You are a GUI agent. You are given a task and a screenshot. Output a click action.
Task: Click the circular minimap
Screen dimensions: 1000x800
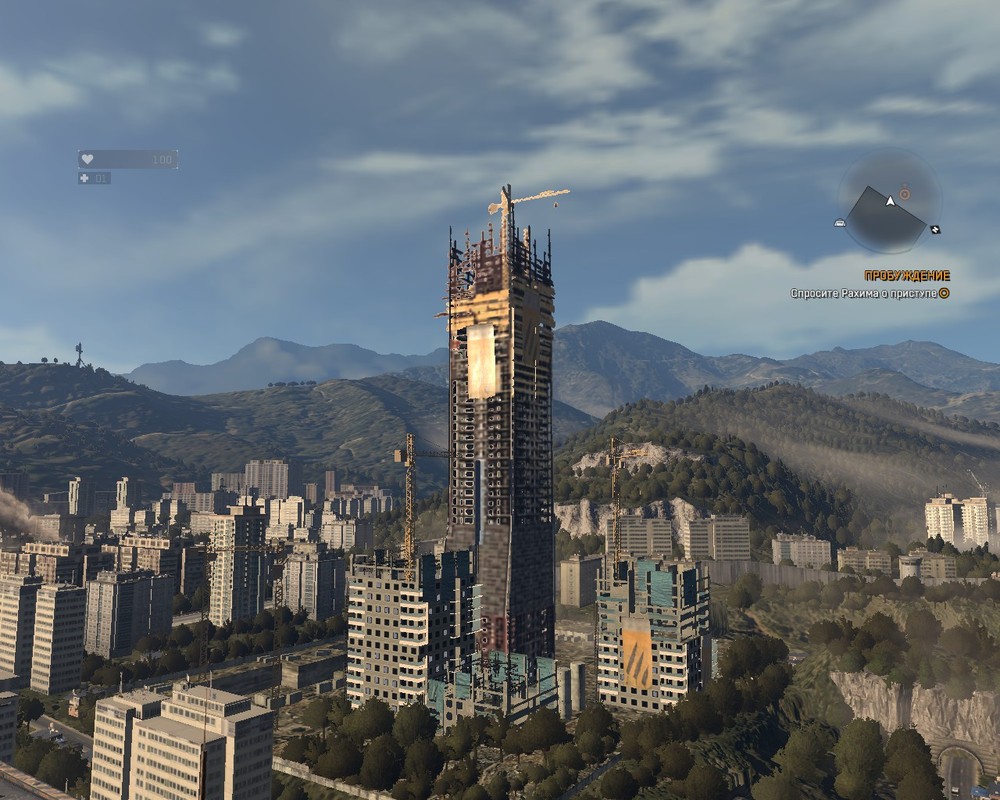(889, 205)
